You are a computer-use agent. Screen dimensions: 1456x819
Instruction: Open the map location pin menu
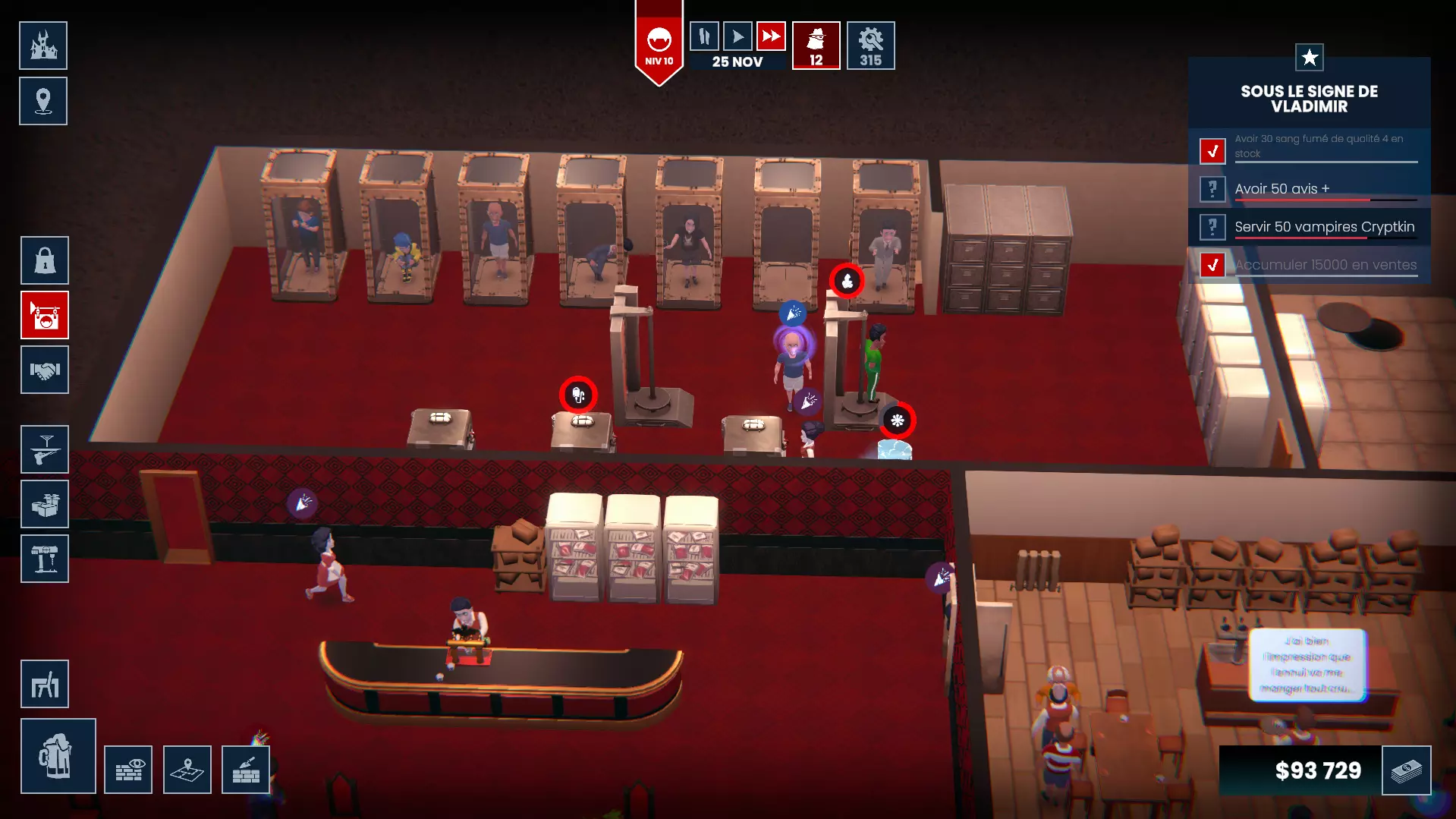pos(43,101)
